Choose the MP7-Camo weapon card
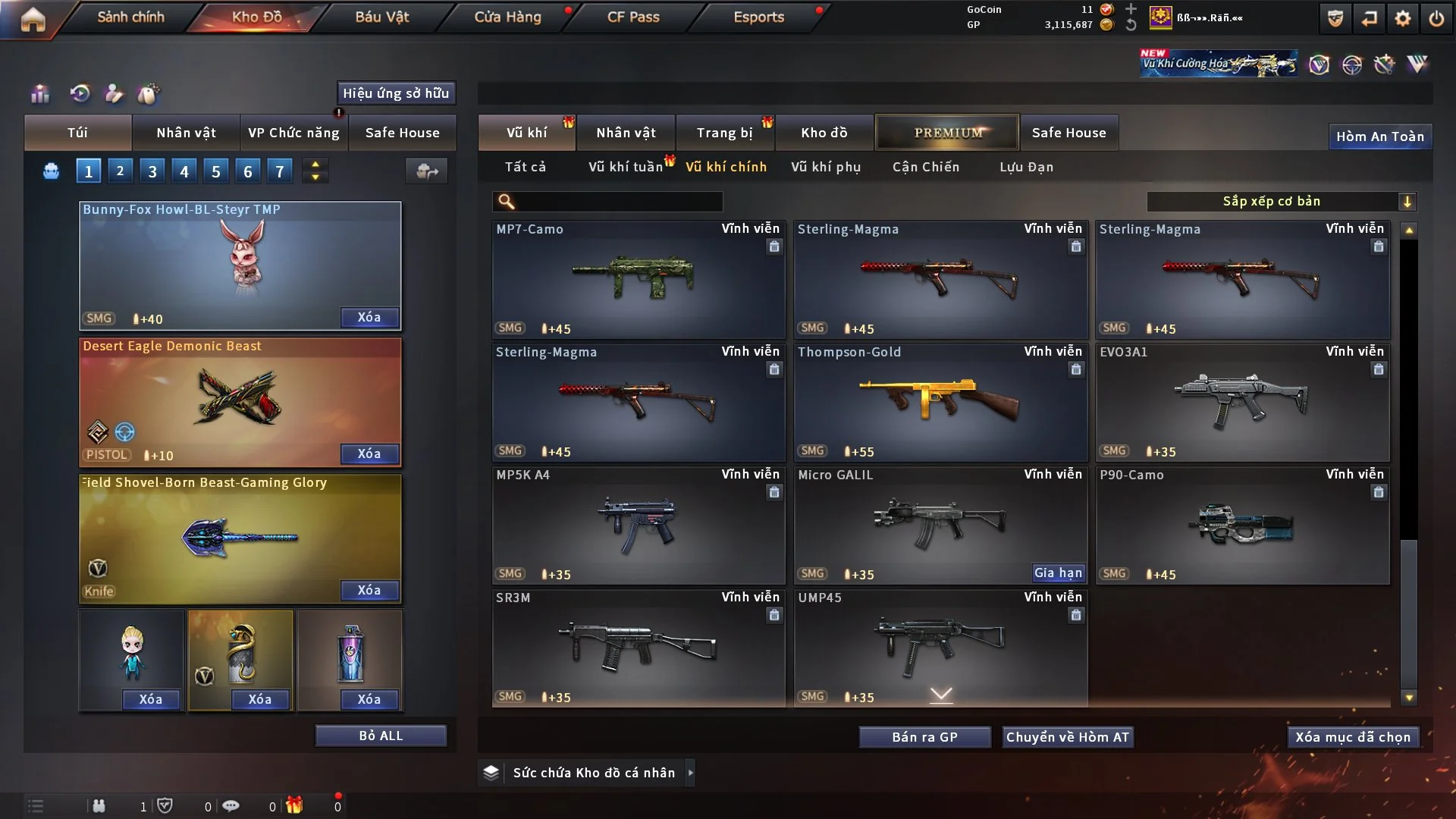 coord(639,279)
